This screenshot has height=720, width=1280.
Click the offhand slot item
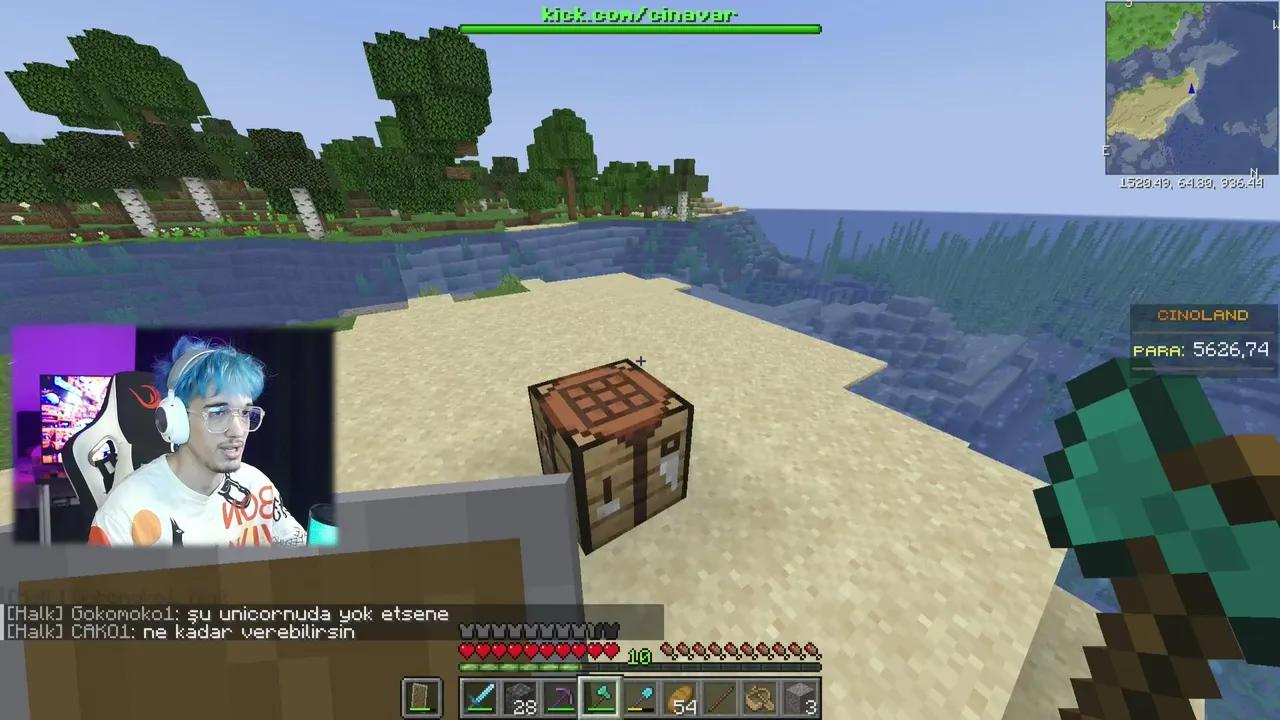click(x=420, y=697)
